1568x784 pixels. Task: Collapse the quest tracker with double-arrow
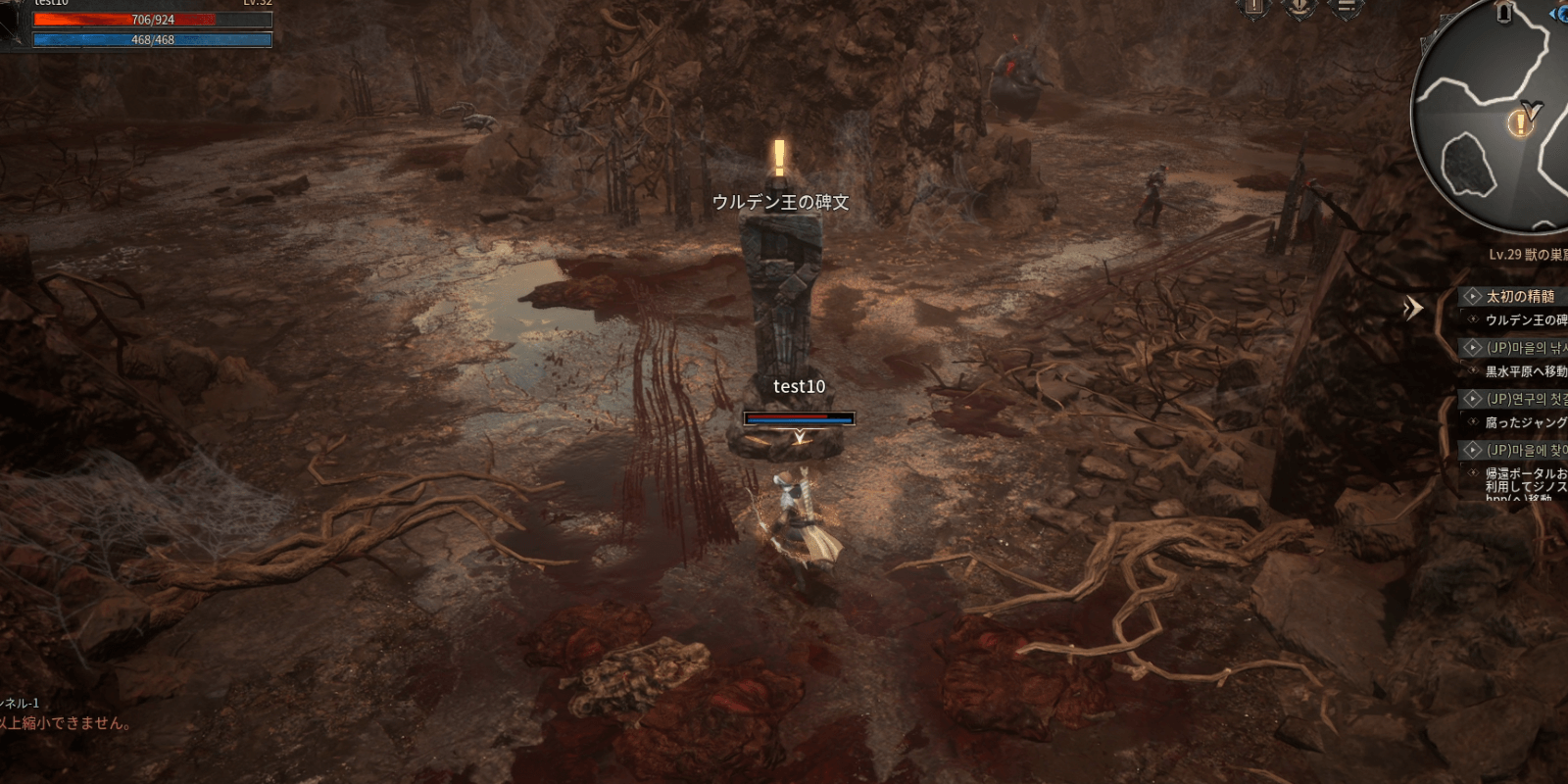click(1412, 308)
